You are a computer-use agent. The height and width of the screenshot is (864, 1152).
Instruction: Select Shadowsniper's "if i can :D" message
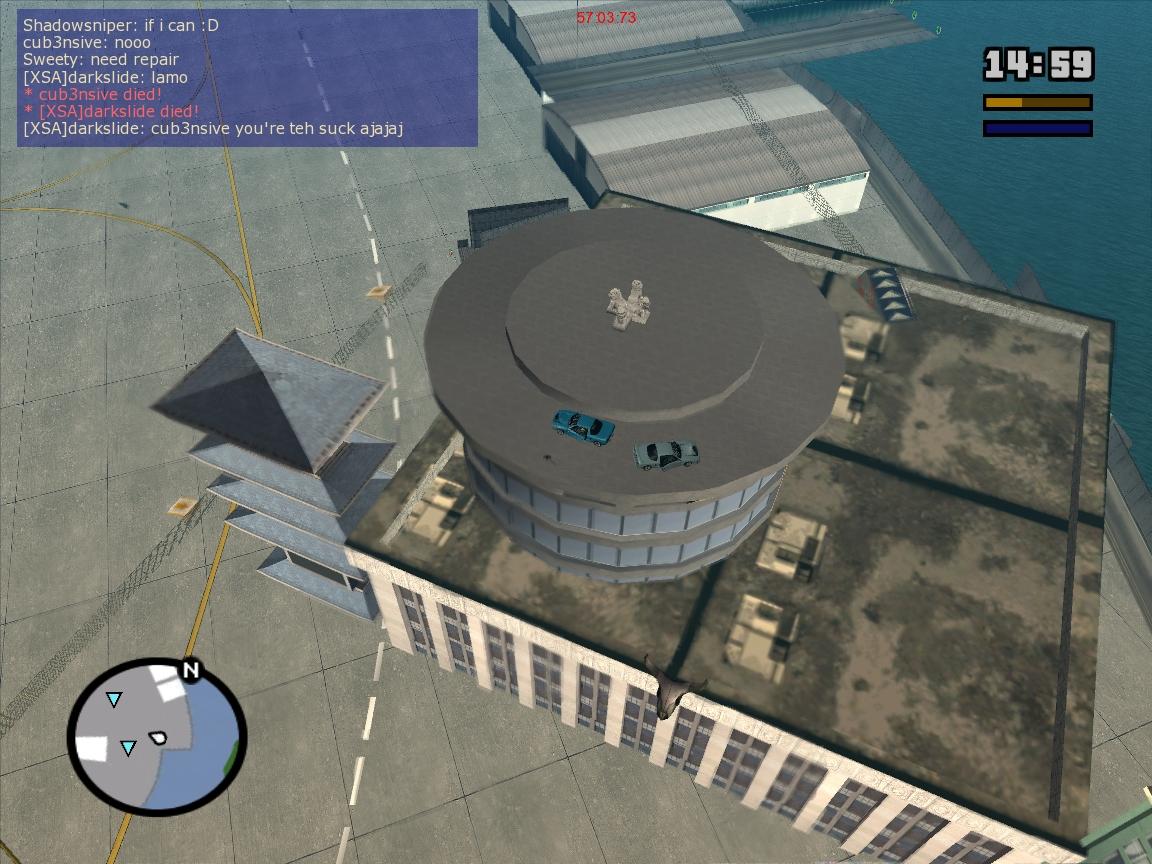point(121,26)
